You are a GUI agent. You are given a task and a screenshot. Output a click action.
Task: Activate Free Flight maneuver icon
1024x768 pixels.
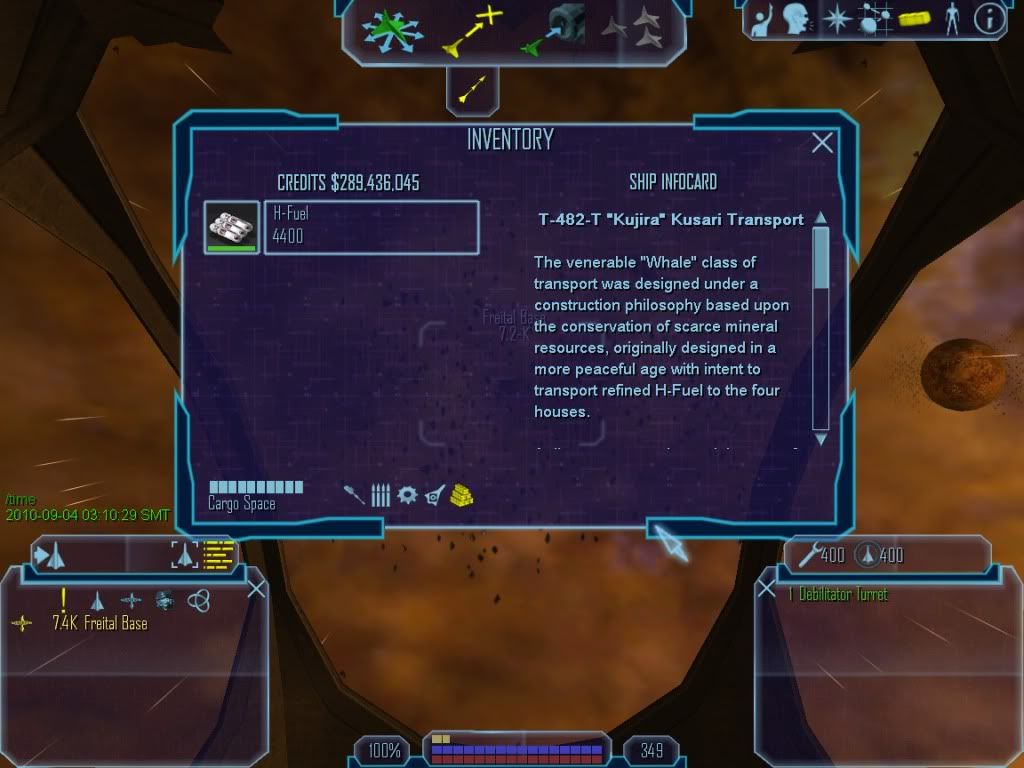tap(385, 30)
